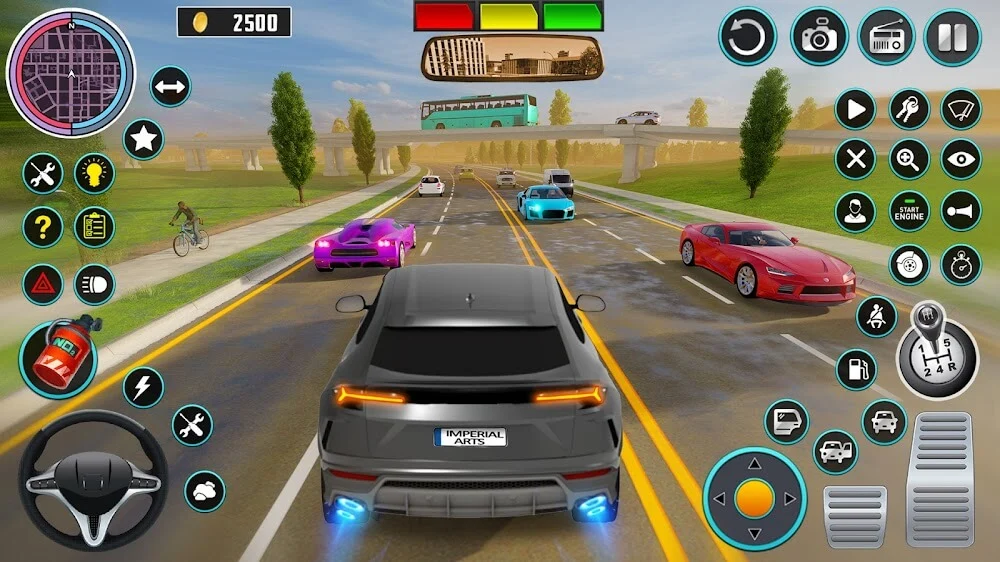
Task: Tap the lightning bolt button
Action: pos(144,387)
